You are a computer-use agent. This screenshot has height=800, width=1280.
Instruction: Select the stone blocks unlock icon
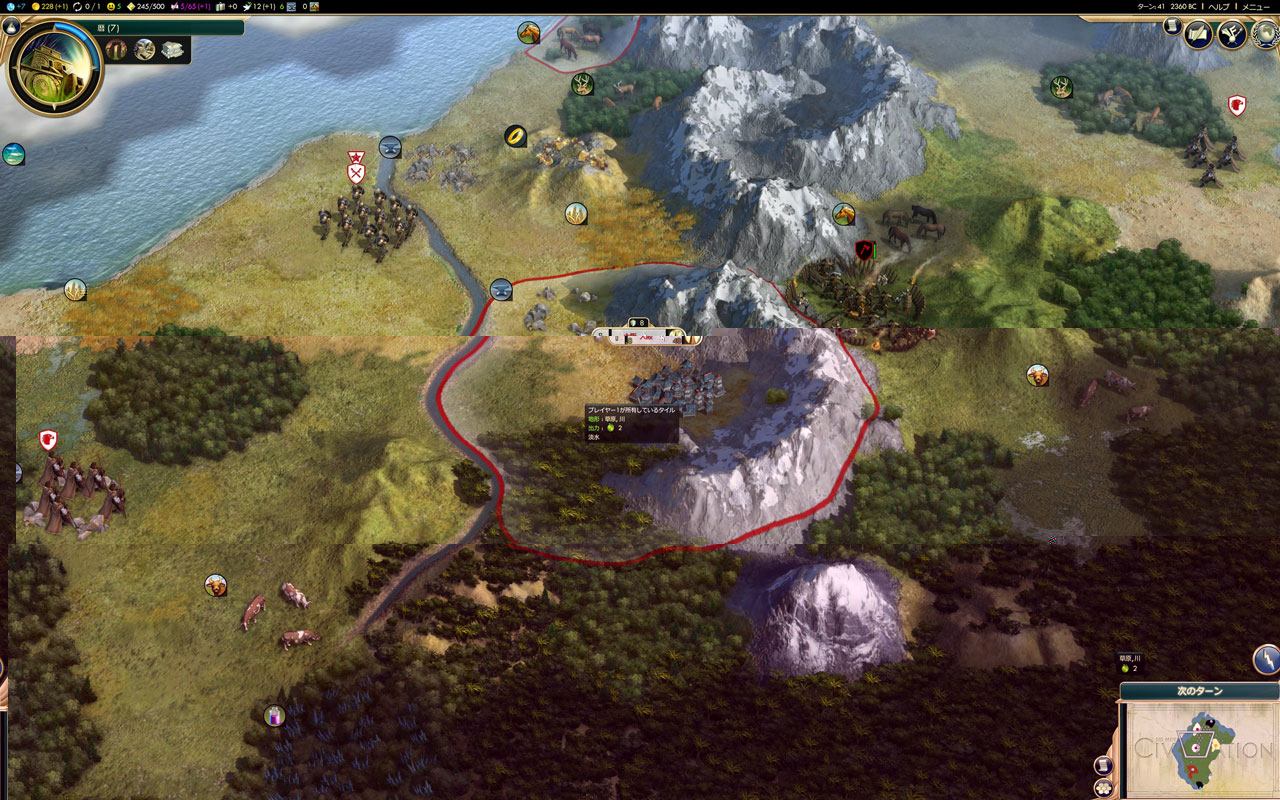[x=173, y=50]
